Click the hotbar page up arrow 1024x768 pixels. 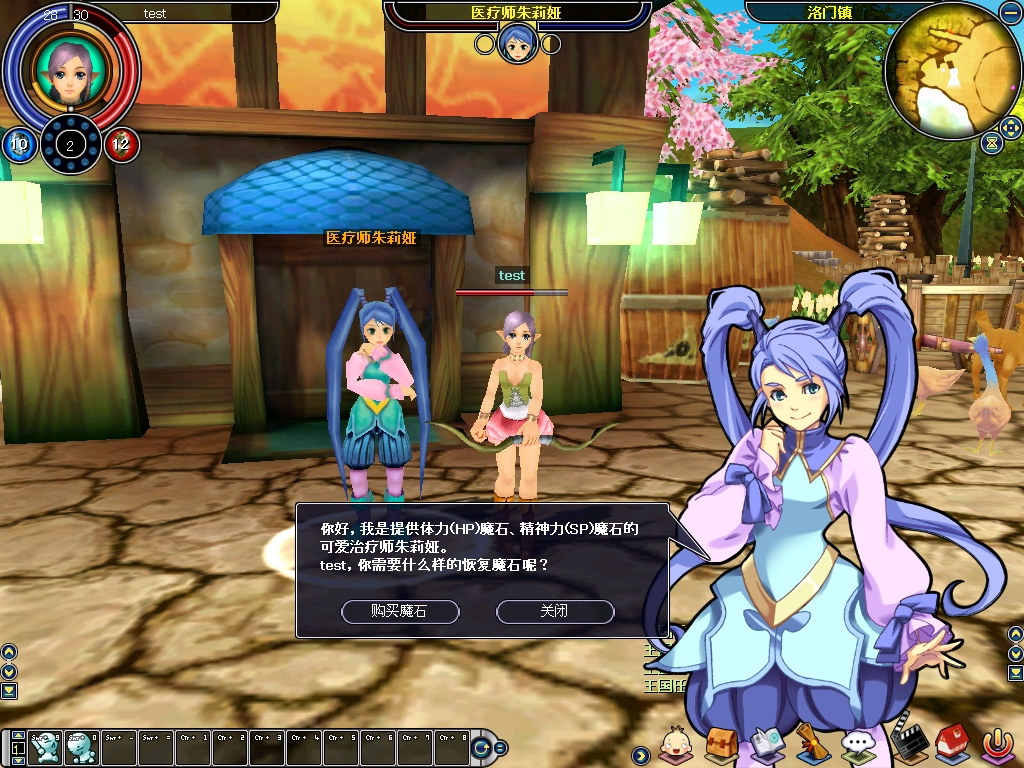pos(17,735)
